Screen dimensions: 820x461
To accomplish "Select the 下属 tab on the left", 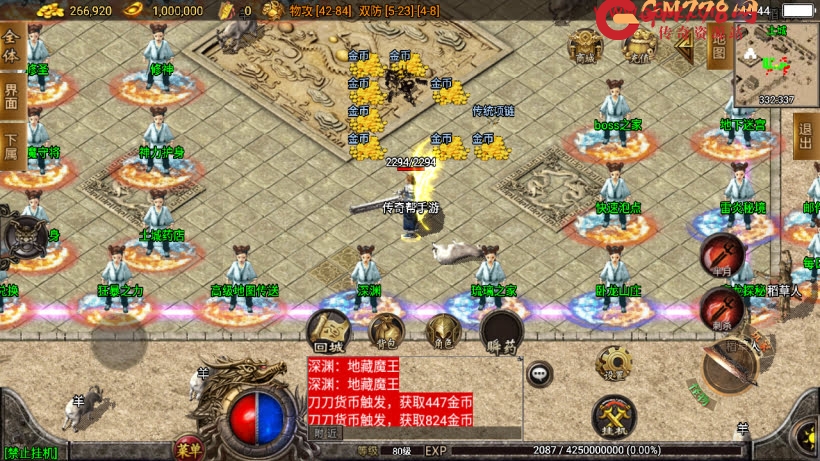I will (x=11, y=145).
